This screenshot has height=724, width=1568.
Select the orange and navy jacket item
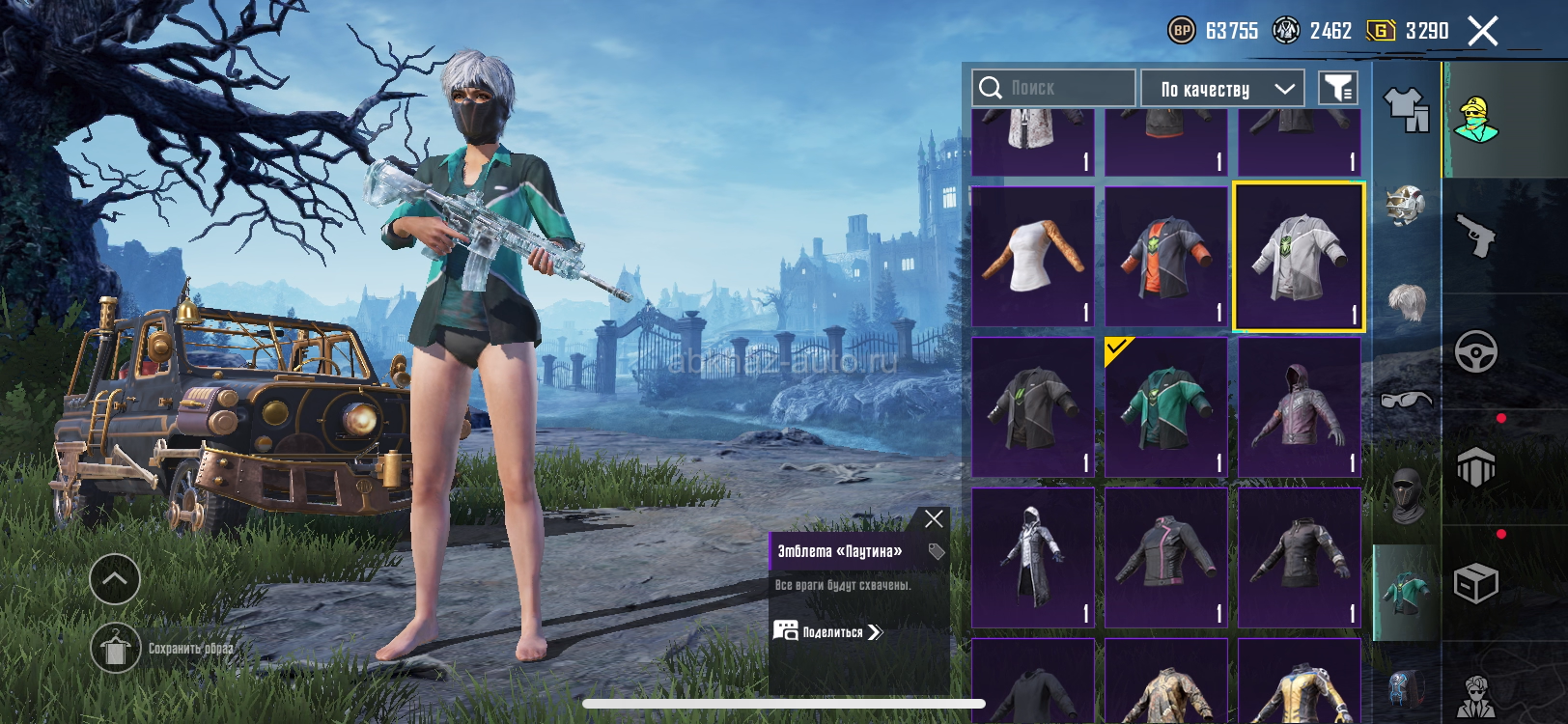(1165, 257)
